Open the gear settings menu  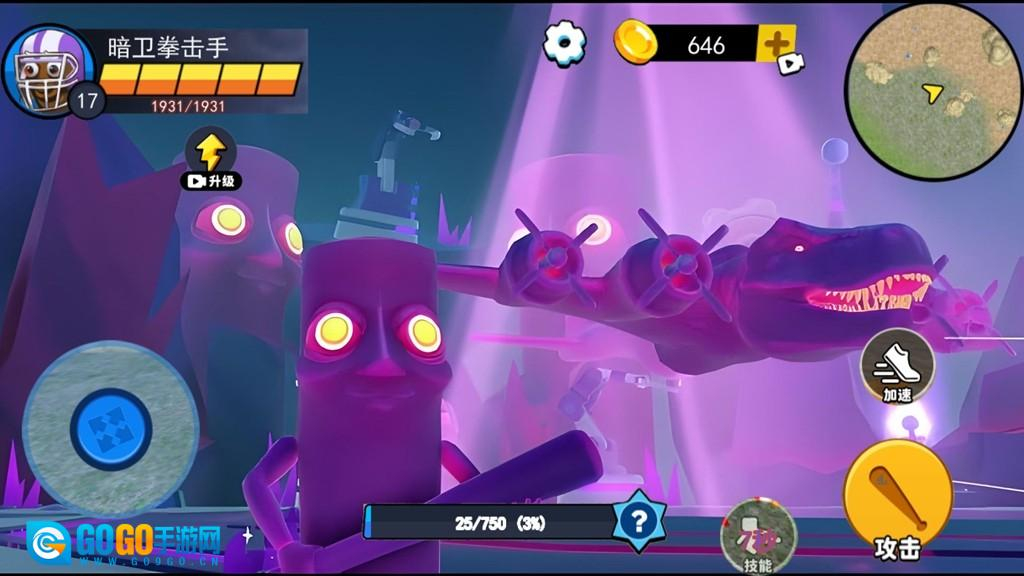(x=564, y=43)
